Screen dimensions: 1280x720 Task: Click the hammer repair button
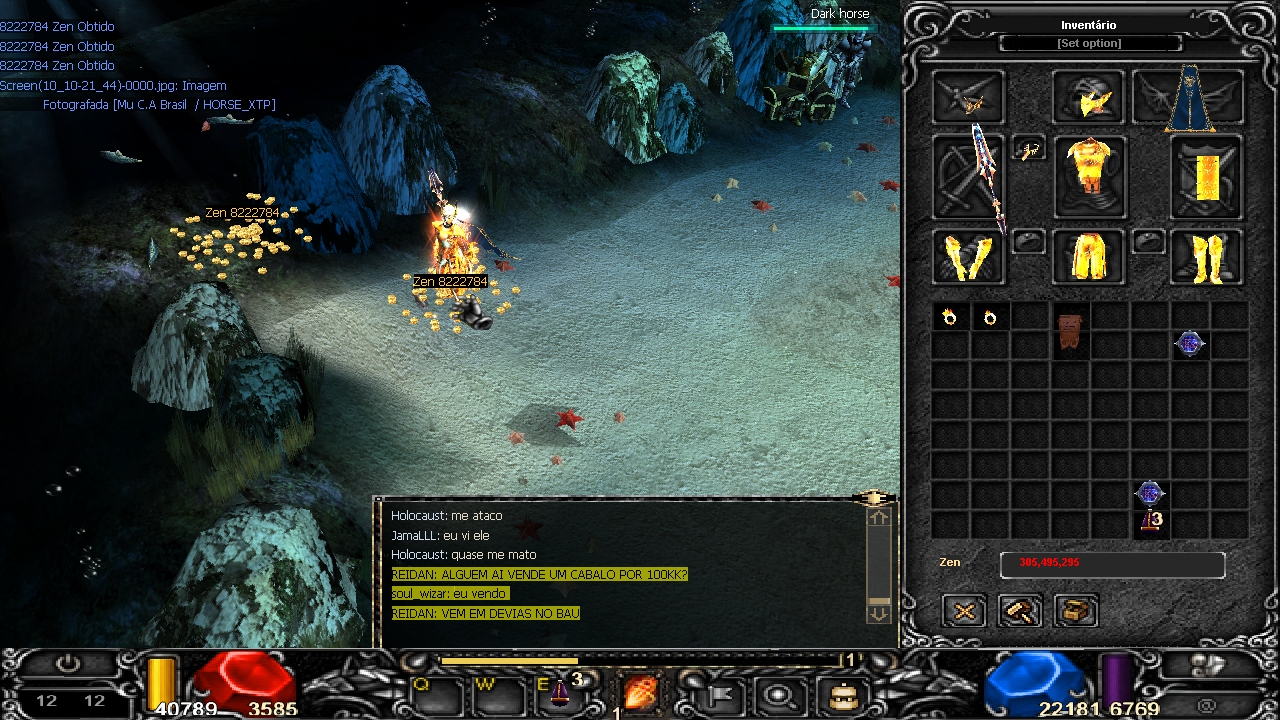(x=1020, y=611)
